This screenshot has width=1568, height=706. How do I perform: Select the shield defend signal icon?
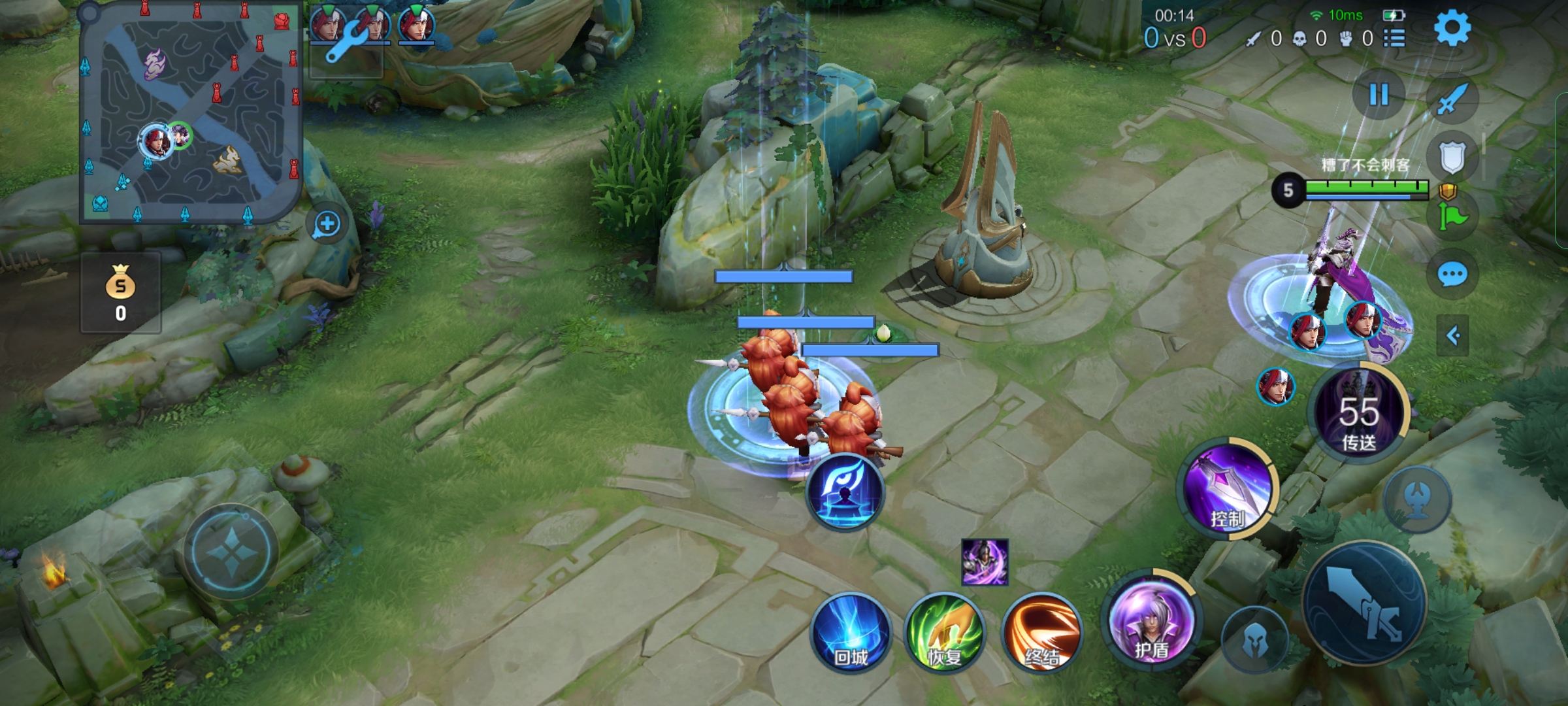1452,158
